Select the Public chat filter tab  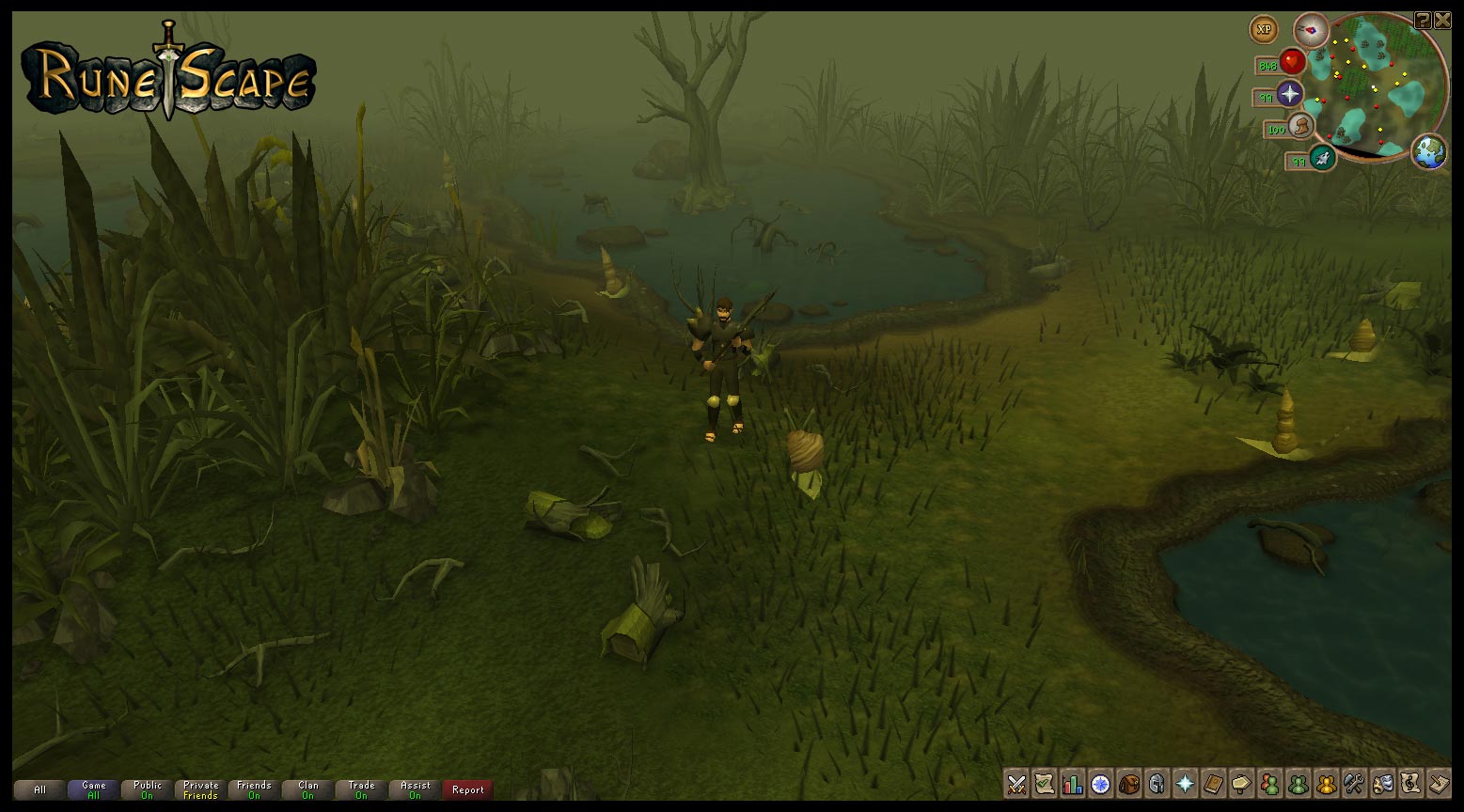point(148,790)
